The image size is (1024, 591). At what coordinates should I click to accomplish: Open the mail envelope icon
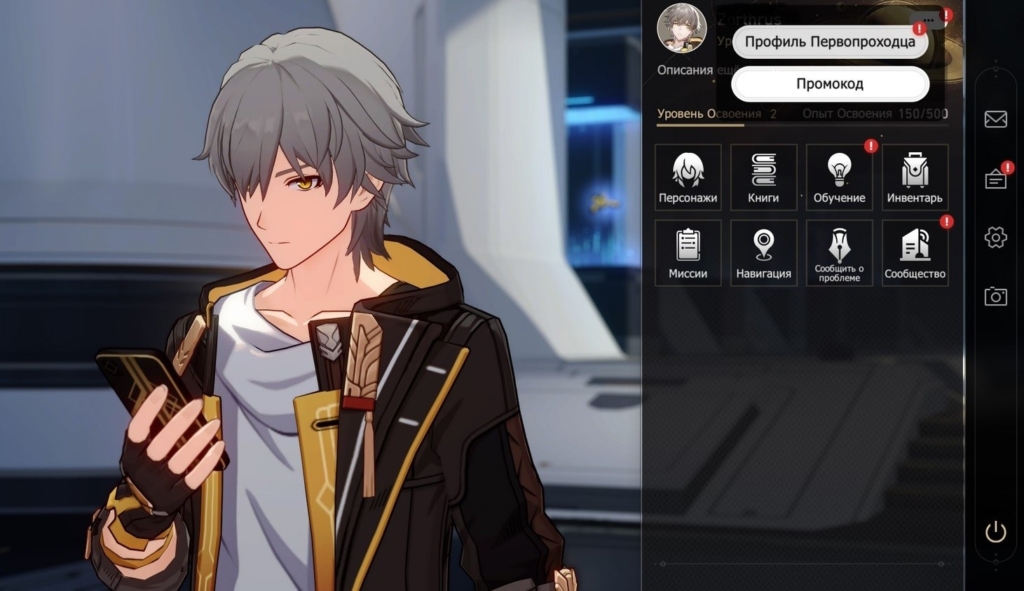pos(995,120)
